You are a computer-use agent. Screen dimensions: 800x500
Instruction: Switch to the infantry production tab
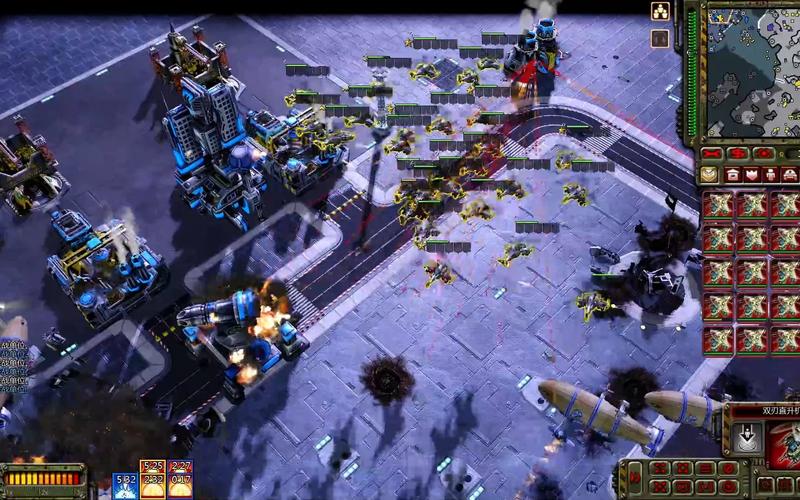[x=771, y=175]
